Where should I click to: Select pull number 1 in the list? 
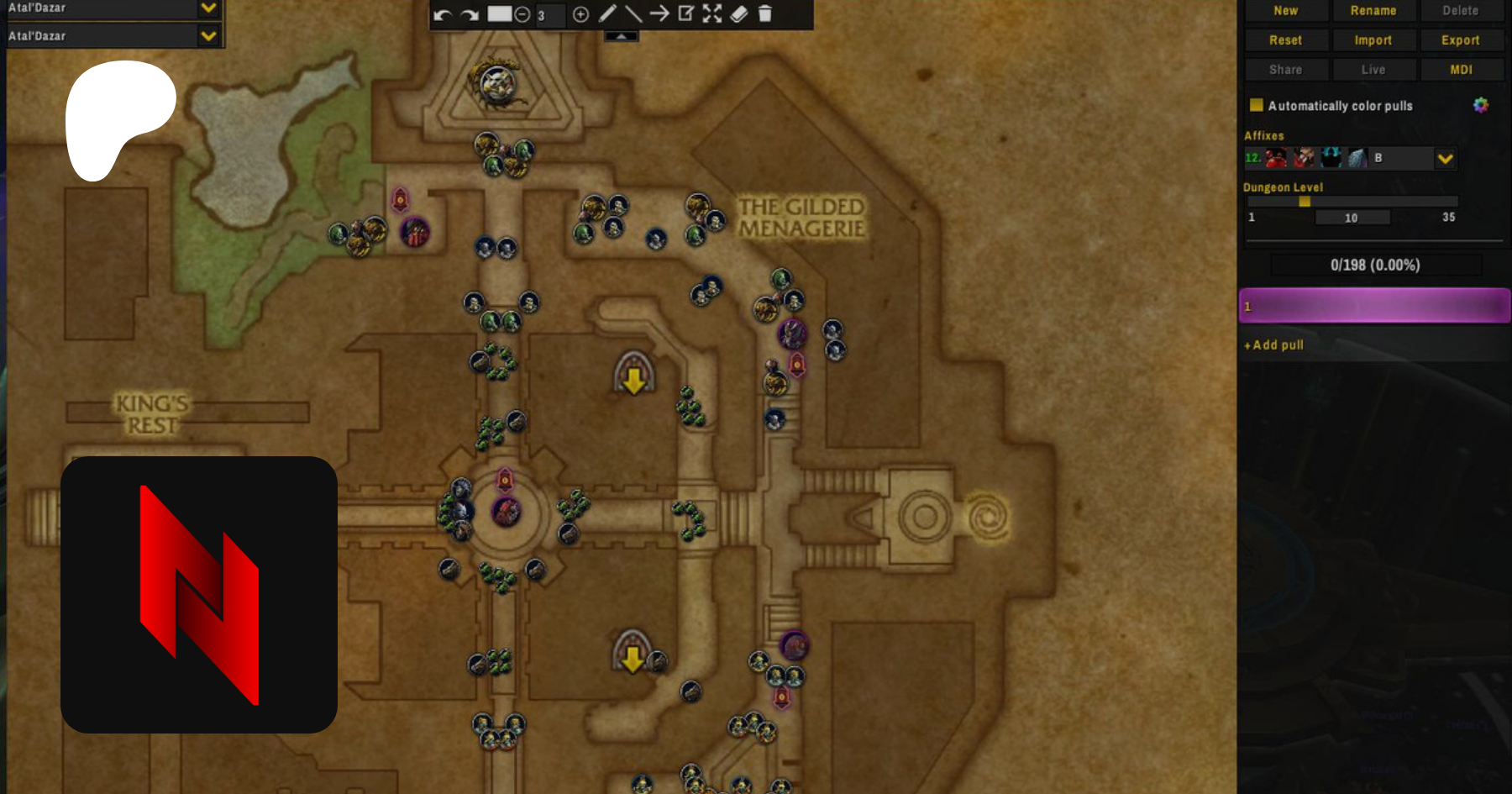(1374, 306)
